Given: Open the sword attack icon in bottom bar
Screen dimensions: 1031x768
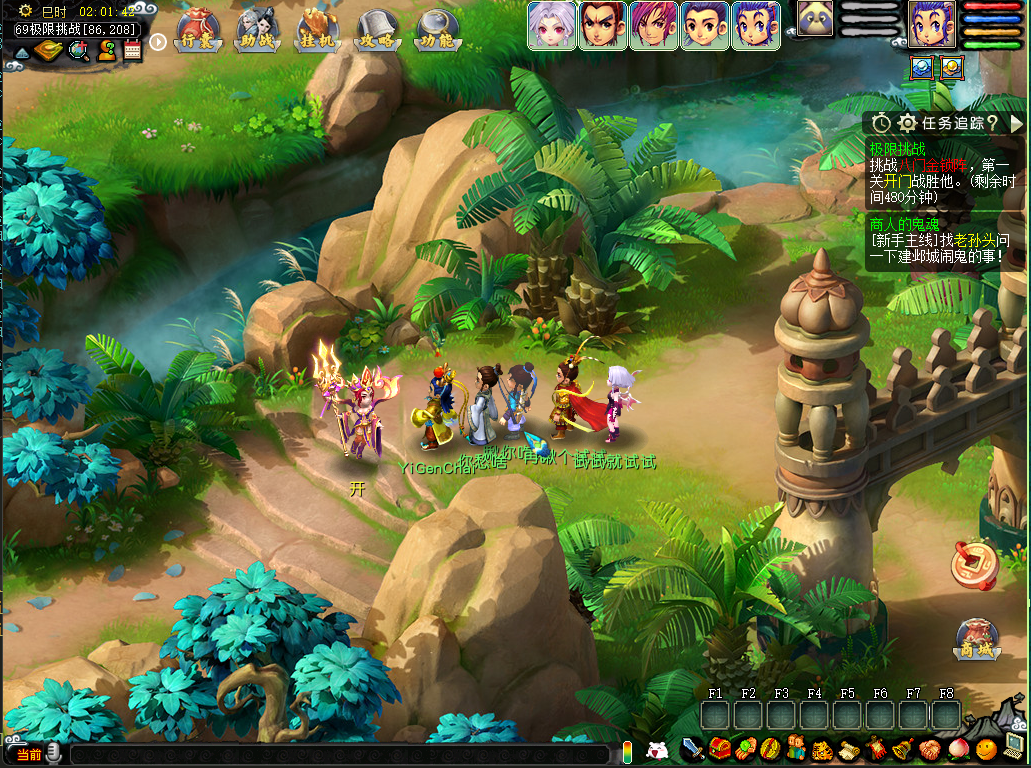Looking at the screenshot, I should pyautogui.click(x=693, y=749).
